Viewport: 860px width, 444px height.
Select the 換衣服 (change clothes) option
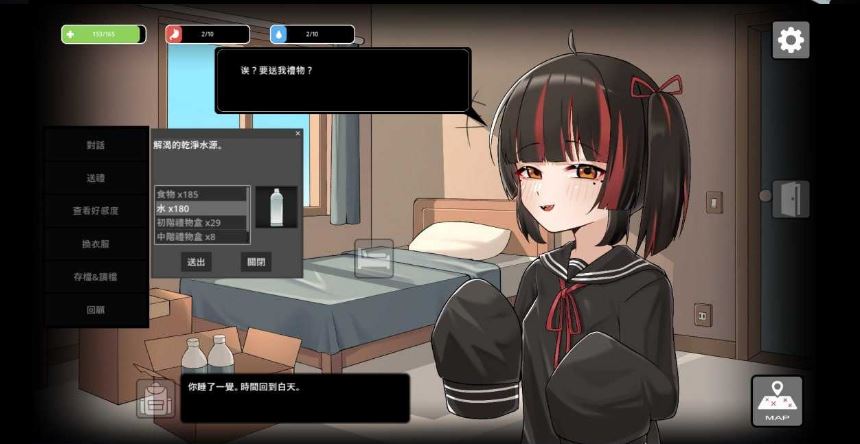tap(96, 244)
